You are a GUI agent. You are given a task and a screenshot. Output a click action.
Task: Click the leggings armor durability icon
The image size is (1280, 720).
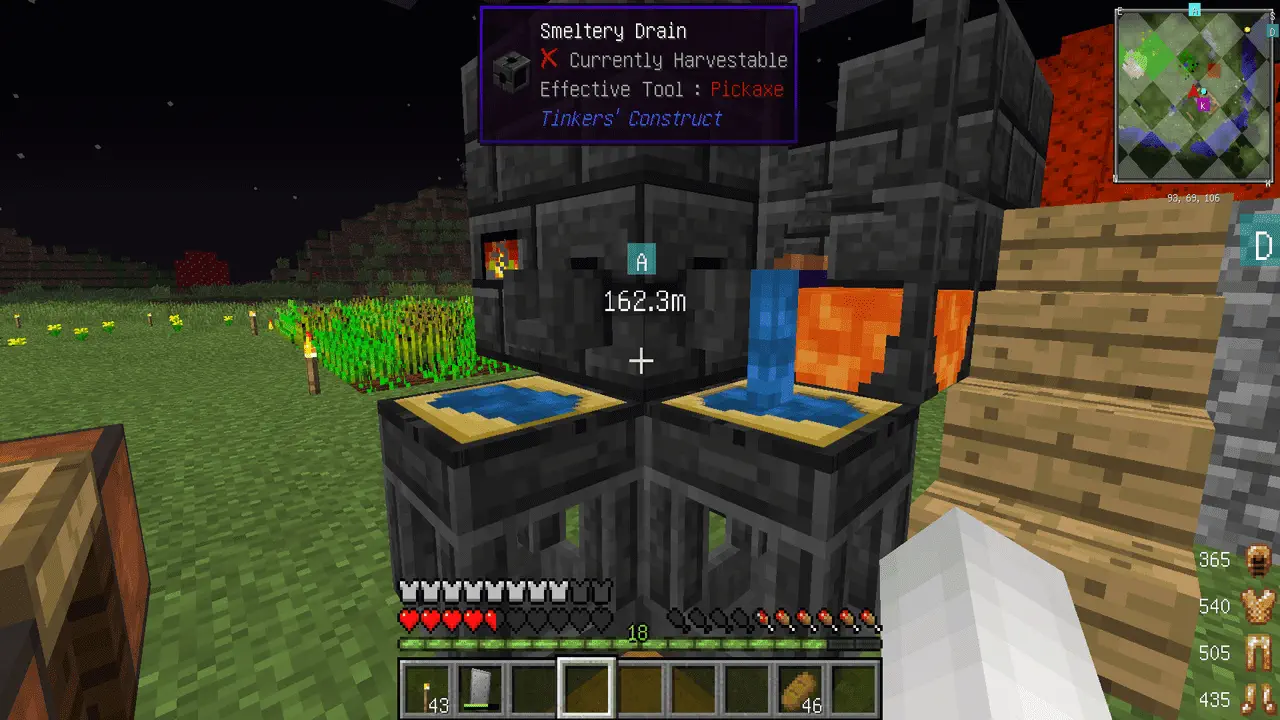pyautogui.click(x=1256, y=653)
